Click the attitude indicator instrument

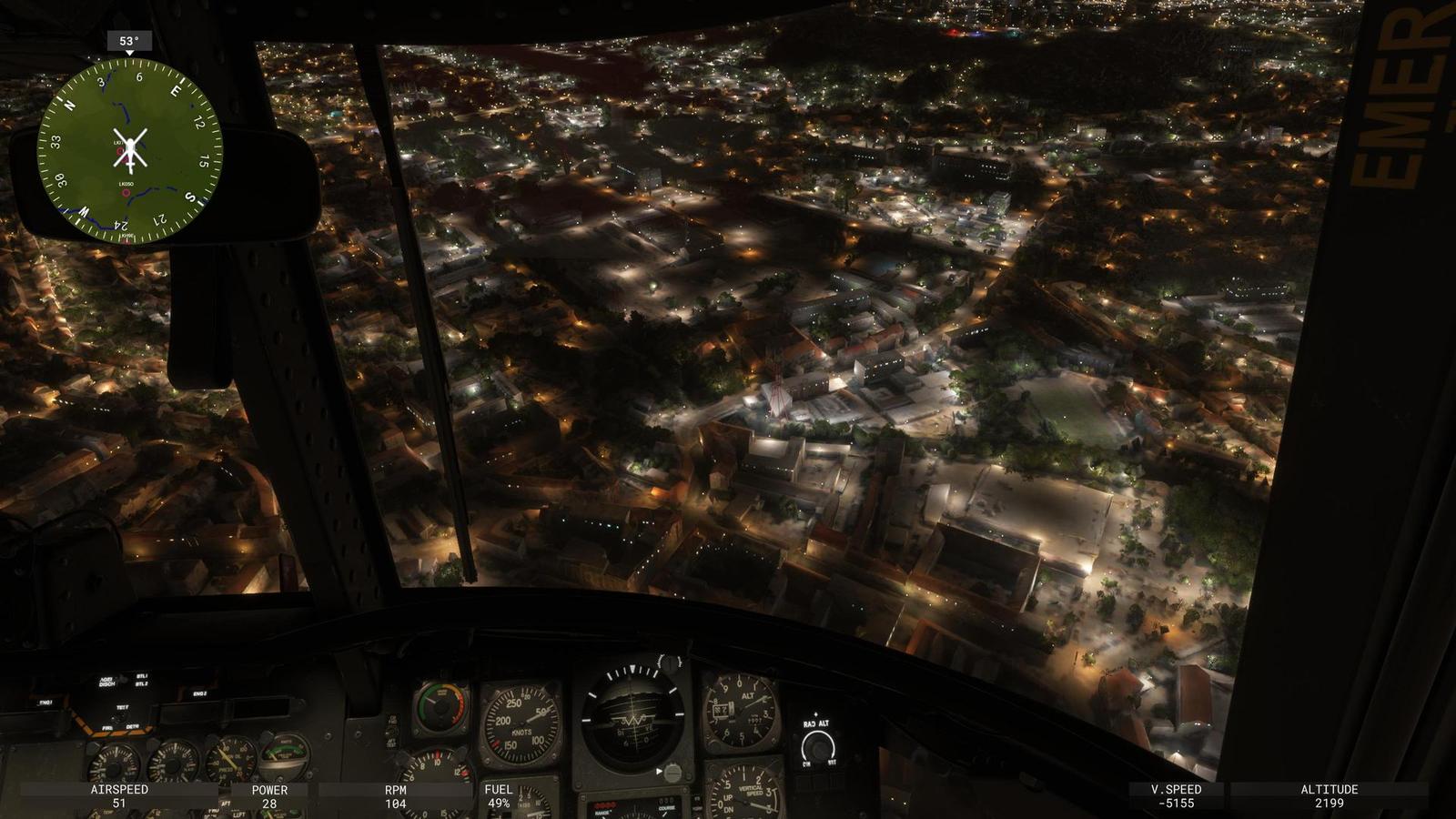coord(634,716)
